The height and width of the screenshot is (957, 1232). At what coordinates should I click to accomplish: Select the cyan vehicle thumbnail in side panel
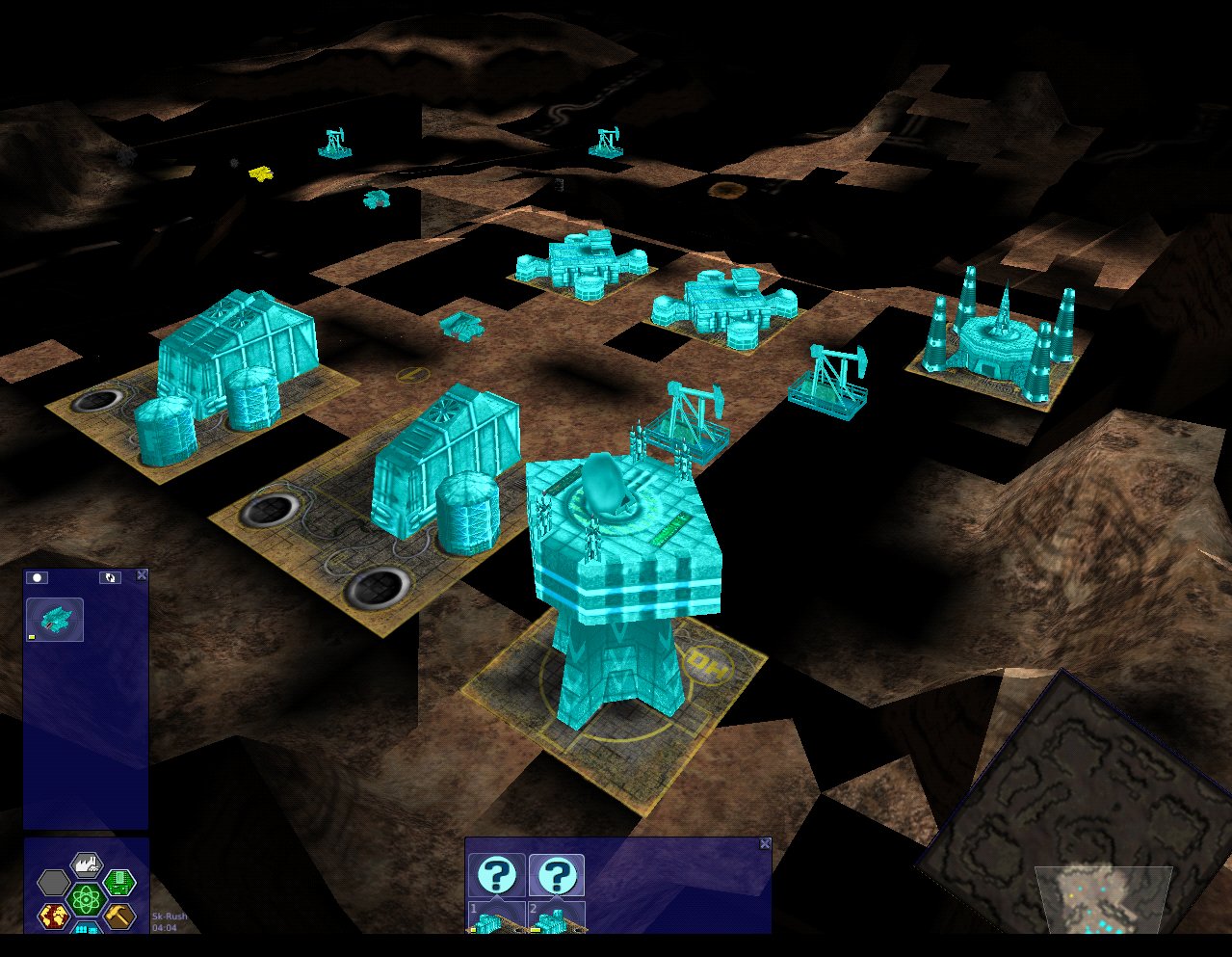[x=55, y=620]
